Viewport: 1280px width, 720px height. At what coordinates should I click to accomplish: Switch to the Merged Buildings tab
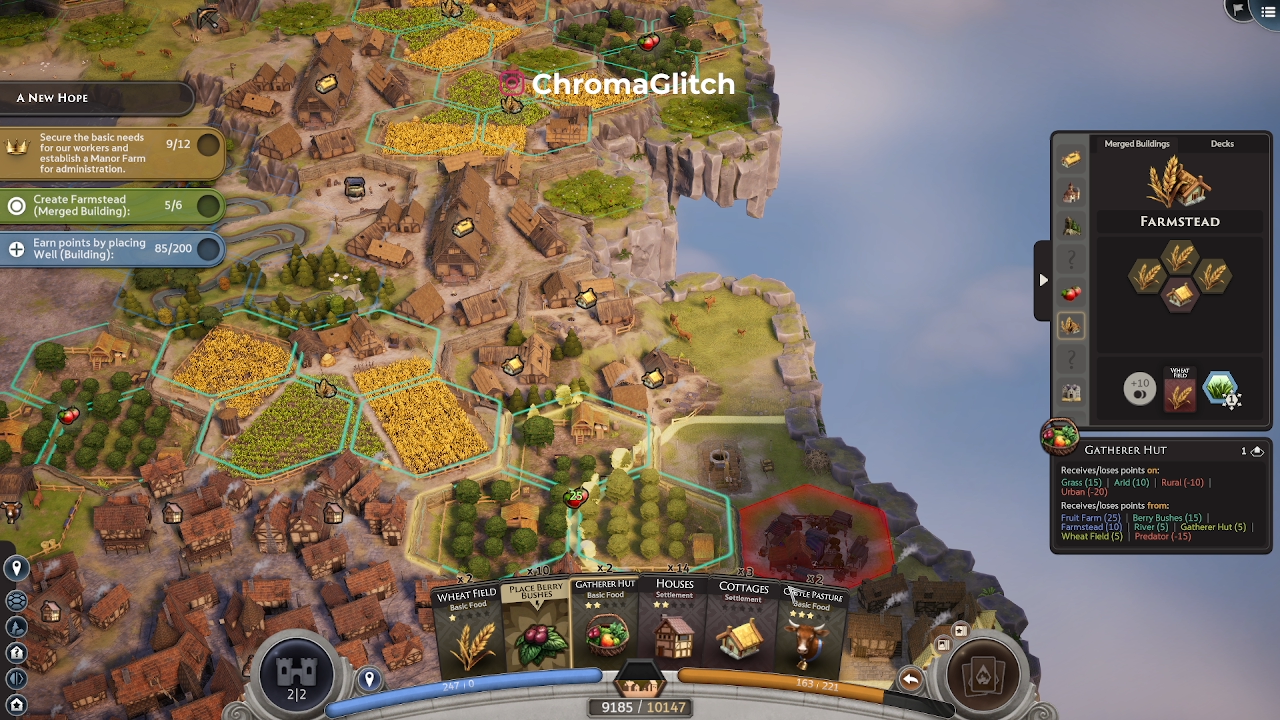pos(1136,144)
